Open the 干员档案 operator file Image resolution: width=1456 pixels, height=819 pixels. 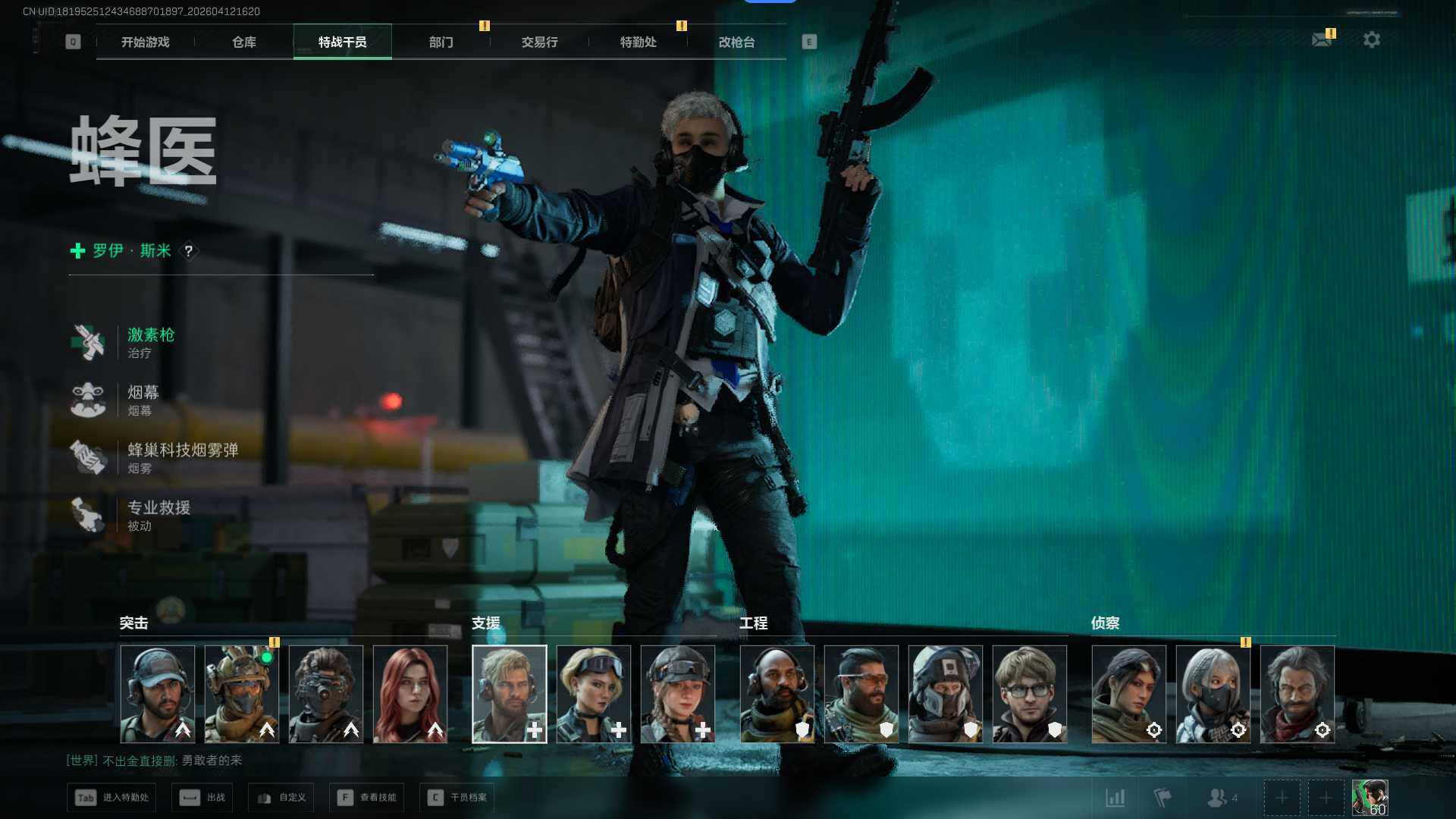click(x=457, y=798)
